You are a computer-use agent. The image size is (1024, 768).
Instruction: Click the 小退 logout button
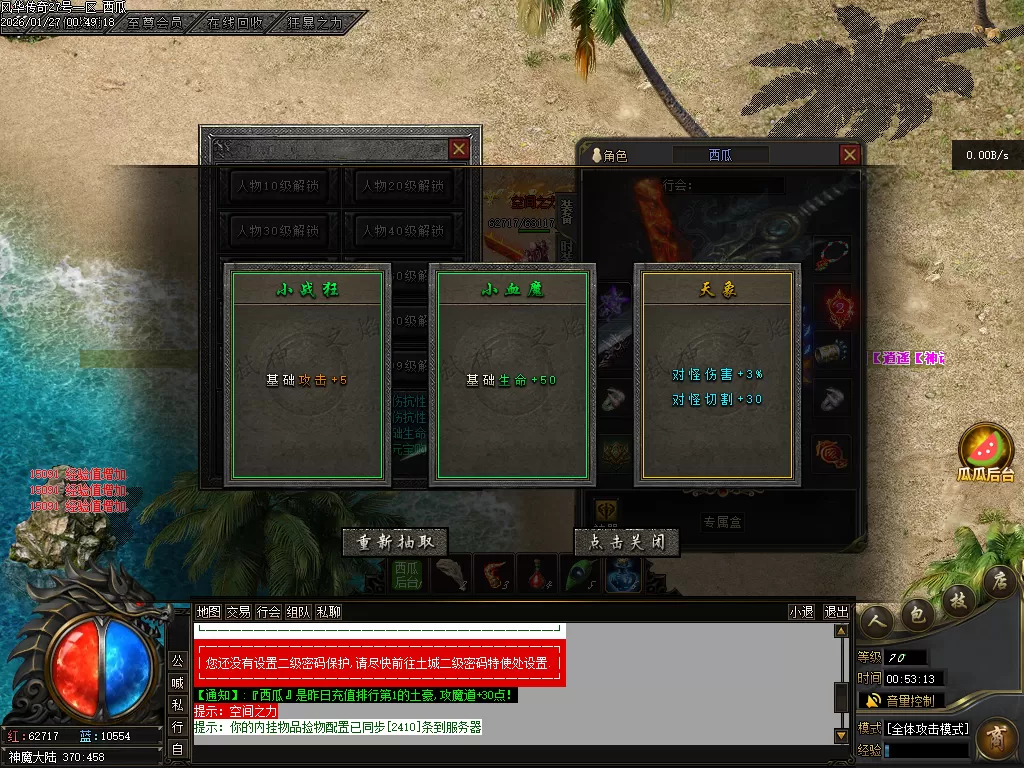801,612
